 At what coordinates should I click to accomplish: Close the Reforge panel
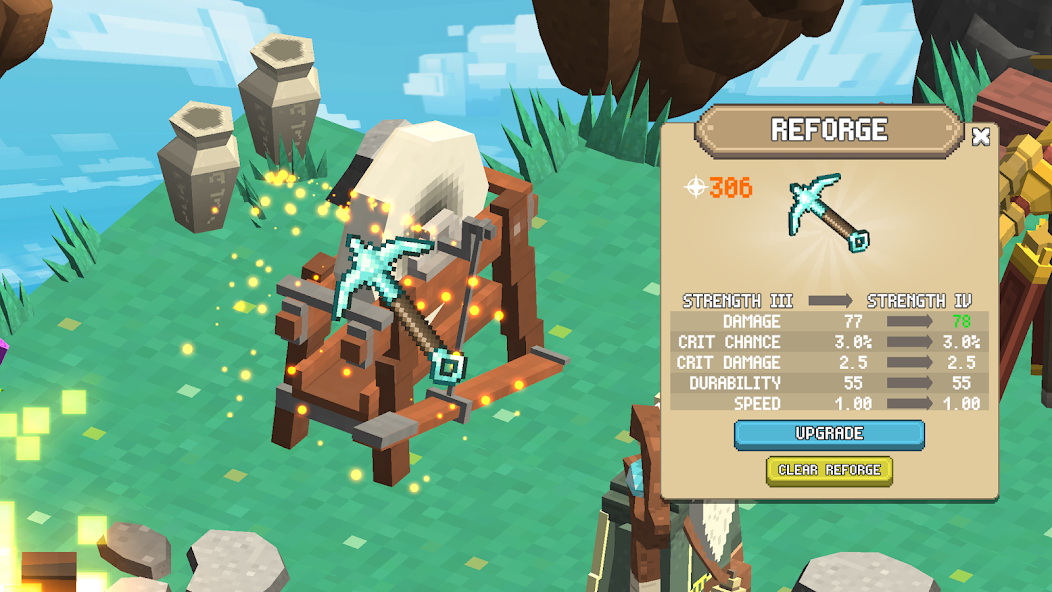tap(981, 136)
